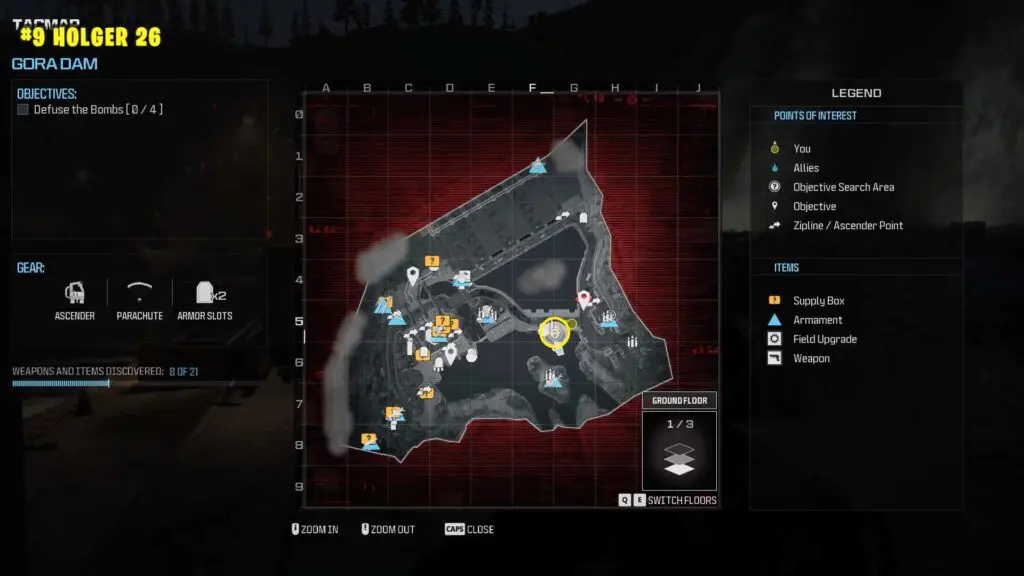The width and height of the screenshot is (1024, 576).
Task: Choose the Supply Box legend entry
Action: point(818,301)
